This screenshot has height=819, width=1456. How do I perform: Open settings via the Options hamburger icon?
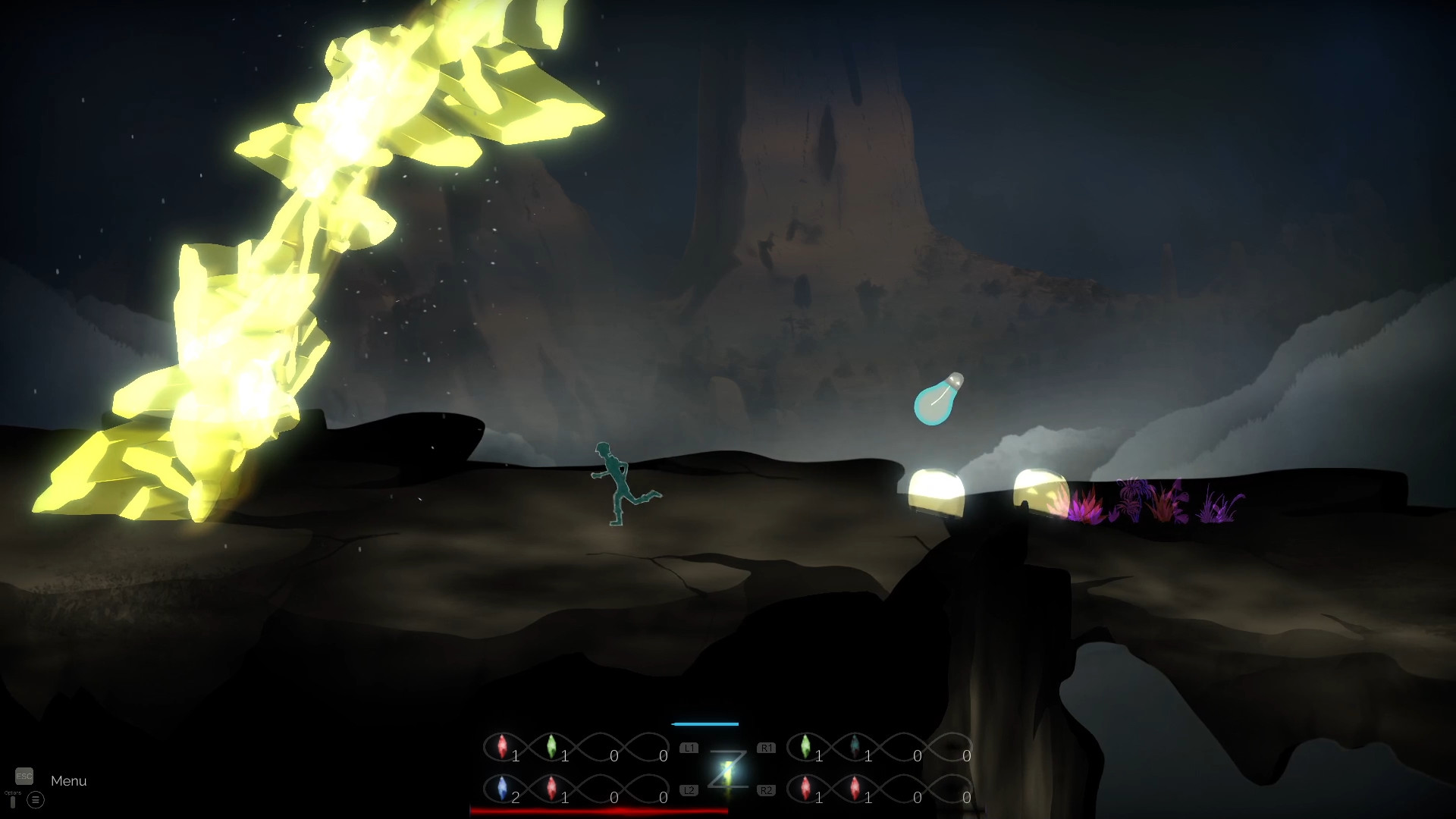pos(36,800)
